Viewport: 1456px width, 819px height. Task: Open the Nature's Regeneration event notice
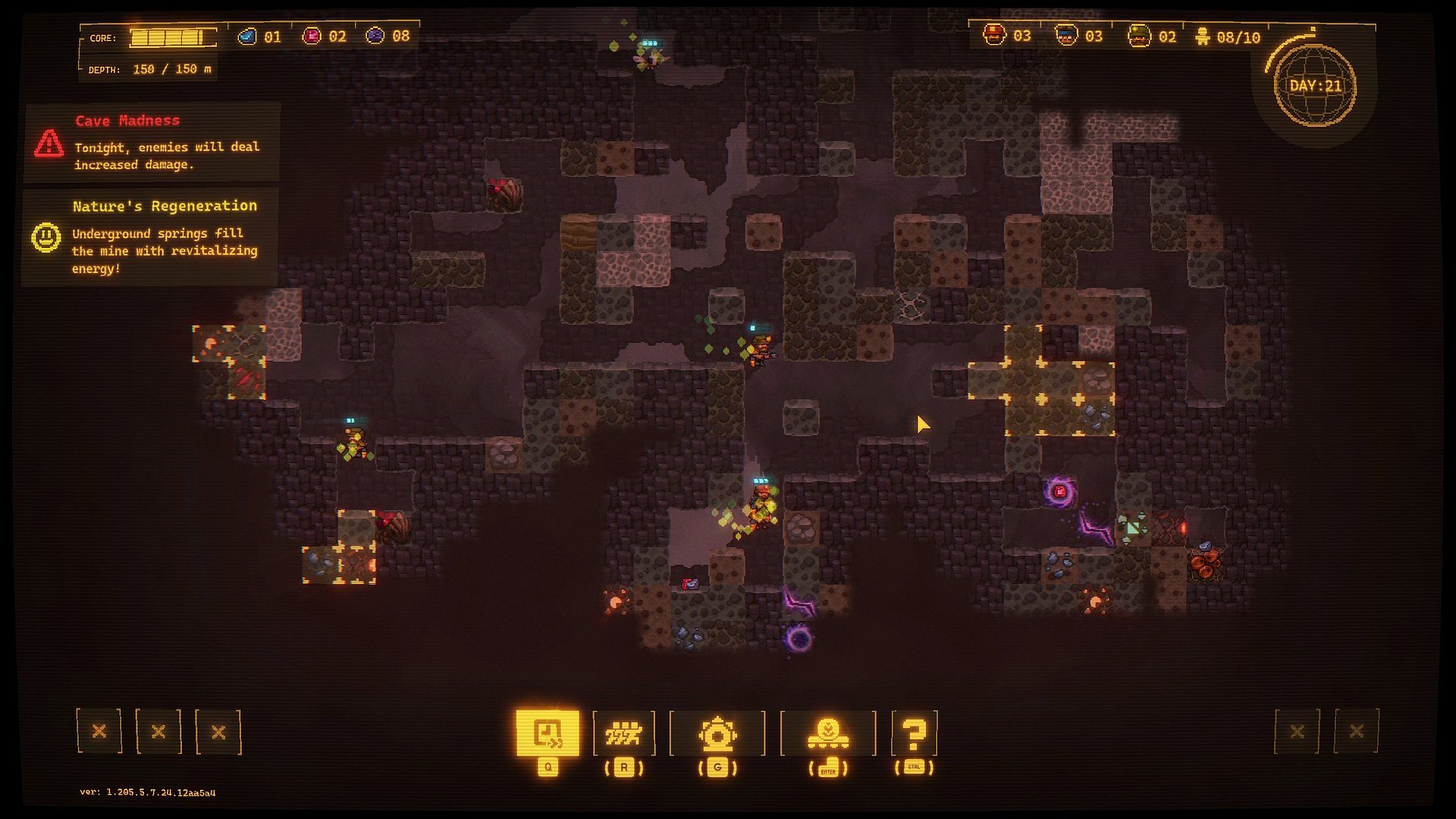(151, 237)
